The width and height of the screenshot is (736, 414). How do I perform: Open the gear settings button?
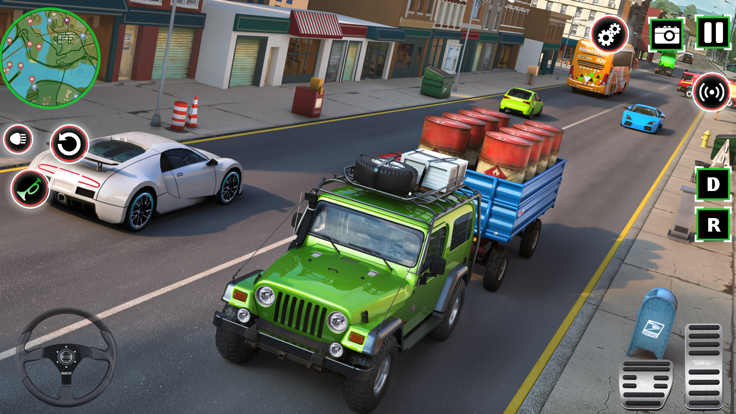tap(609, 34)
